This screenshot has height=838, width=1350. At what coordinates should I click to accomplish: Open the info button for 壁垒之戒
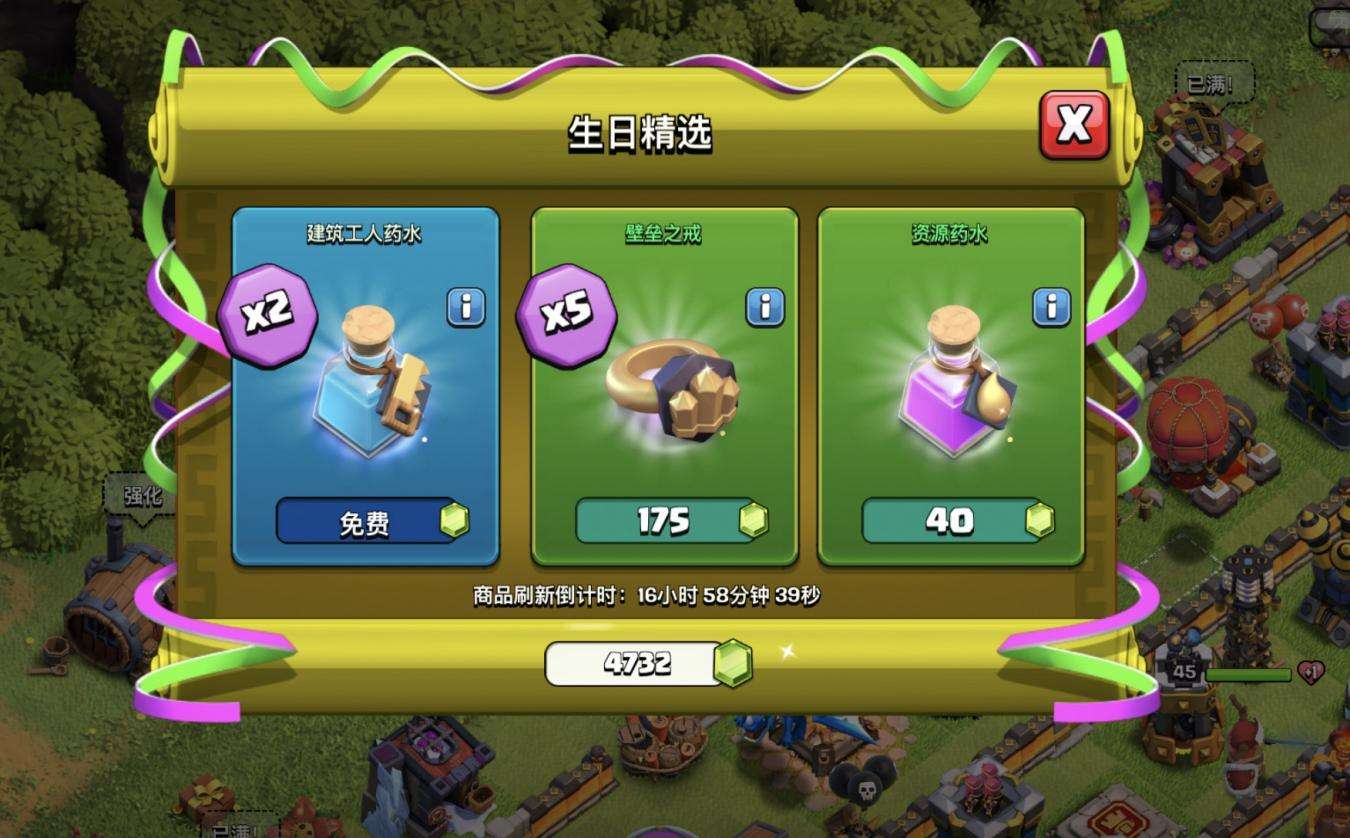coord(765,307)
